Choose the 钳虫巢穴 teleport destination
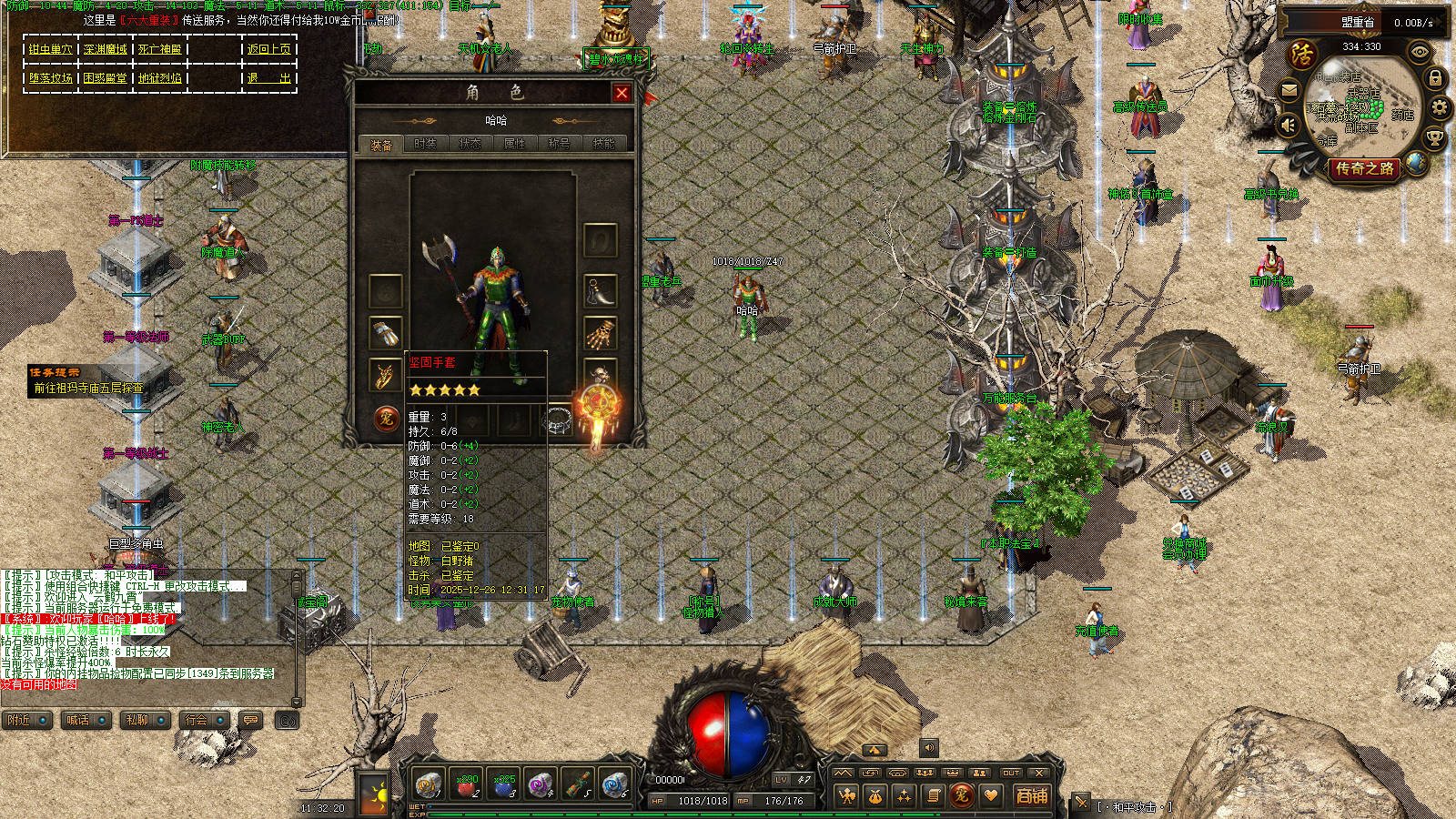The image size is (1456, 819). click(50, 49)
